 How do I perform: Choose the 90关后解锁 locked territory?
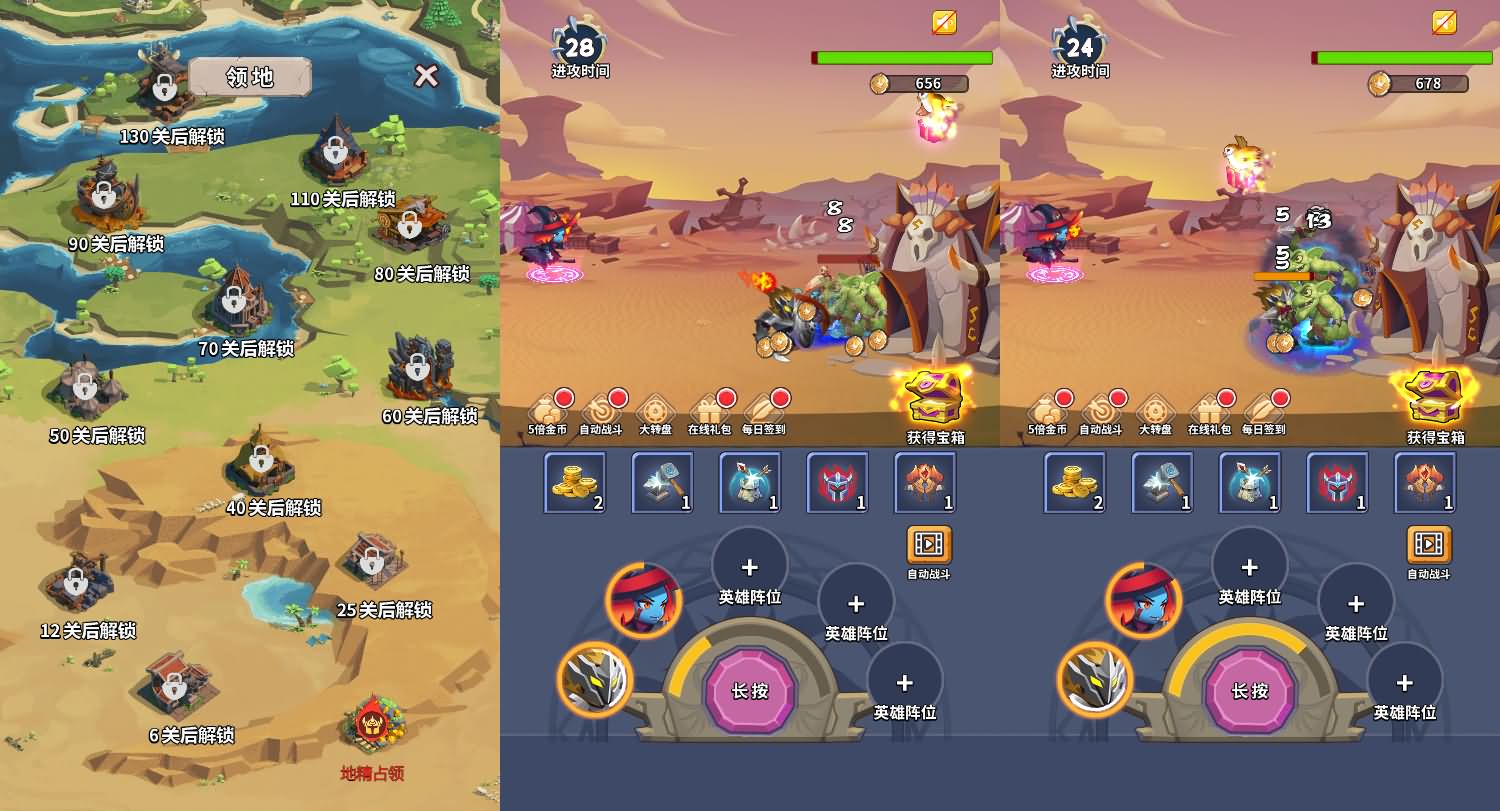tap(104, 195)
